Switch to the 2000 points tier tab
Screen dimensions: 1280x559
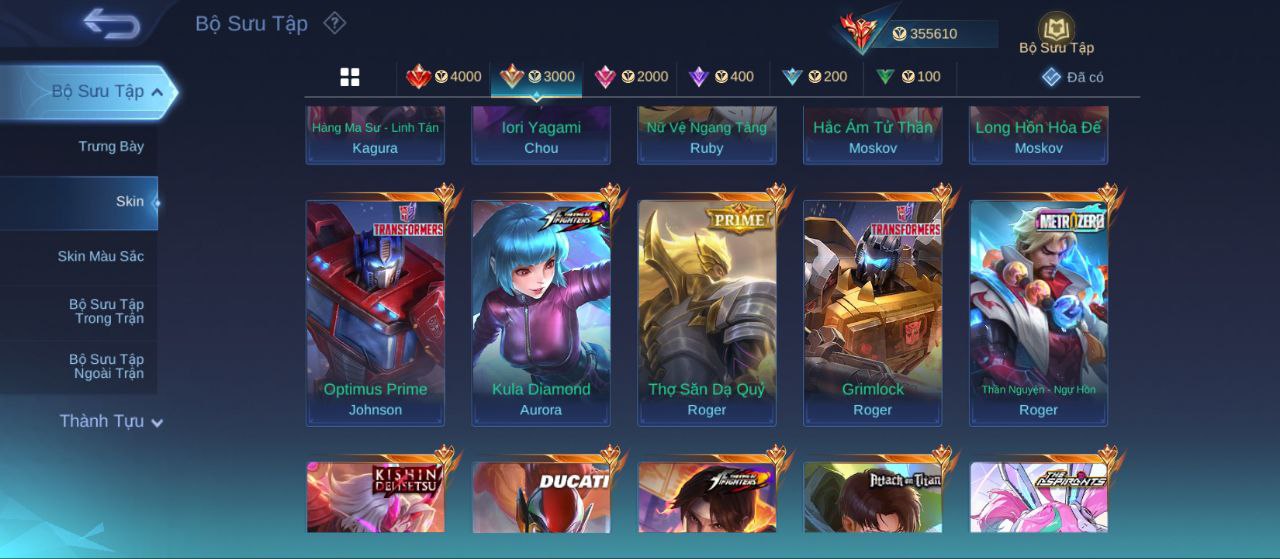click(632, 77)
